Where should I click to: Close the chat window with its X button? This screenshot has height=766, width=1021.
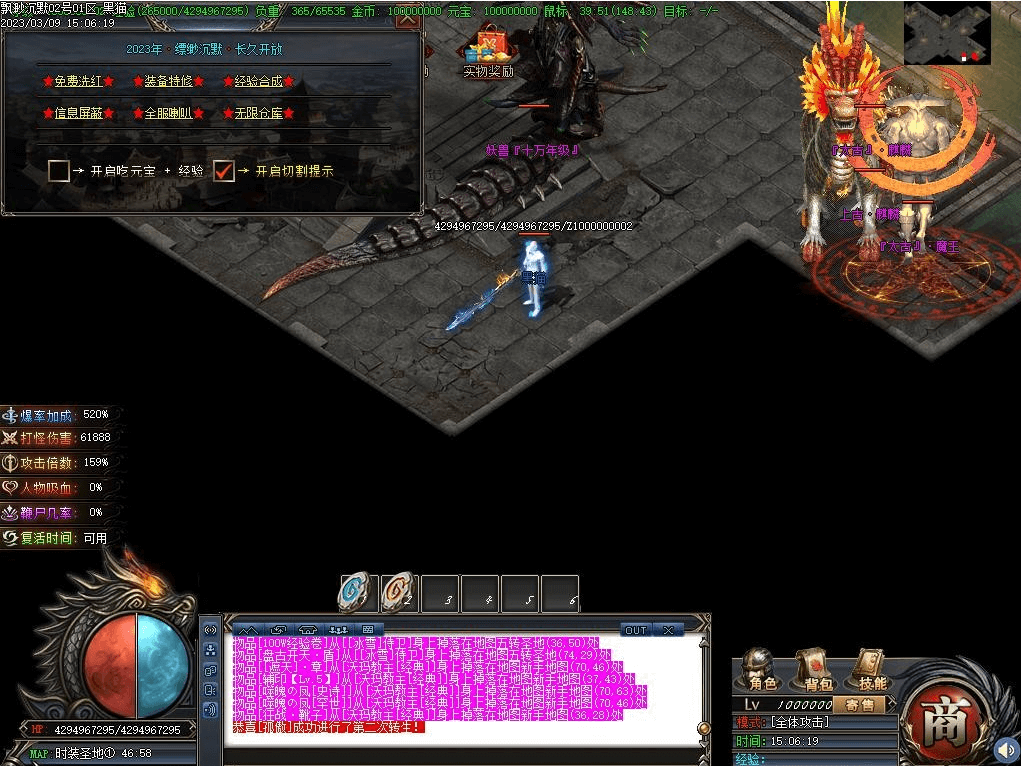(667, 630)
